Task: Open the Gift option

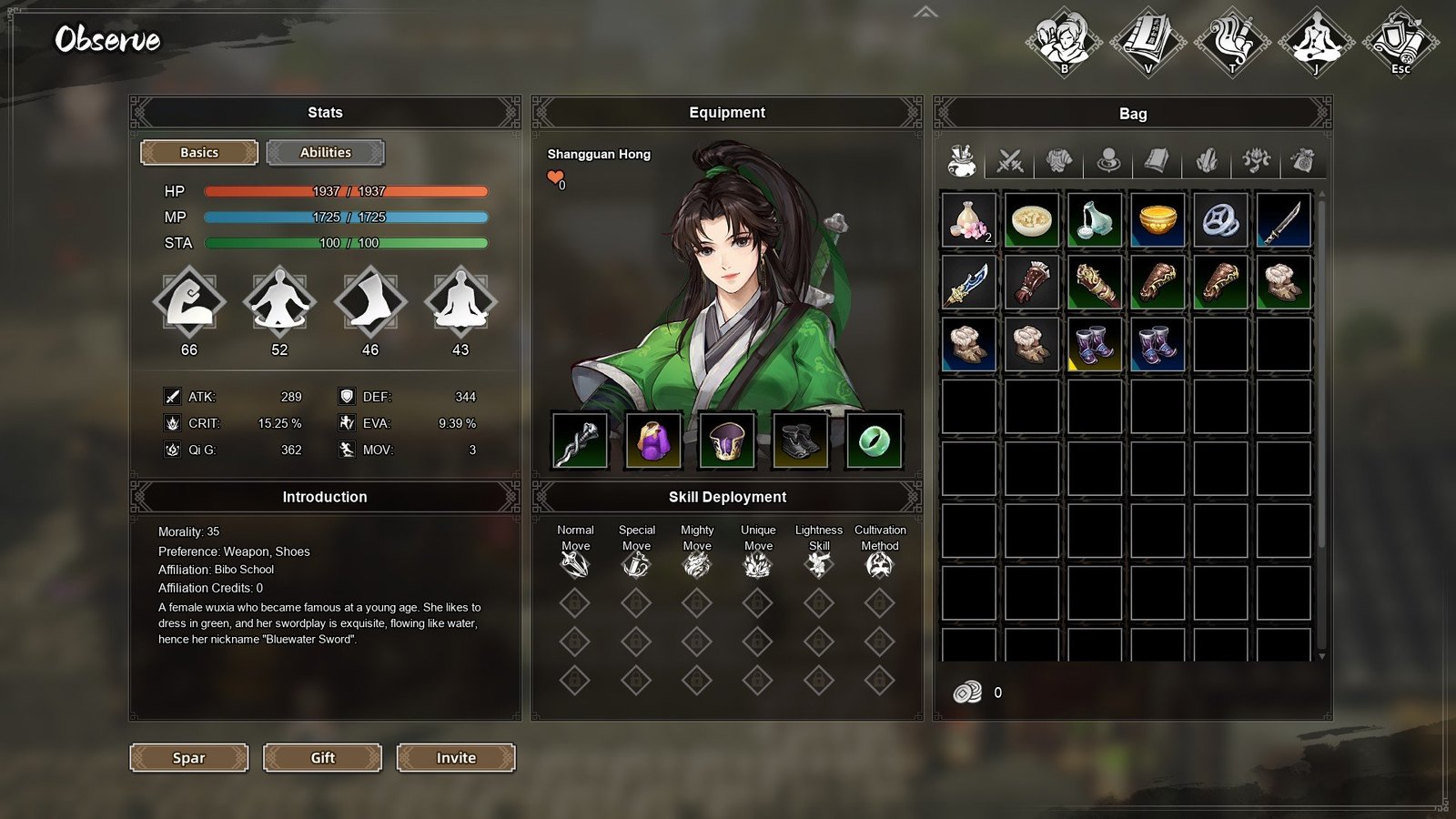Action: point(322,757)
